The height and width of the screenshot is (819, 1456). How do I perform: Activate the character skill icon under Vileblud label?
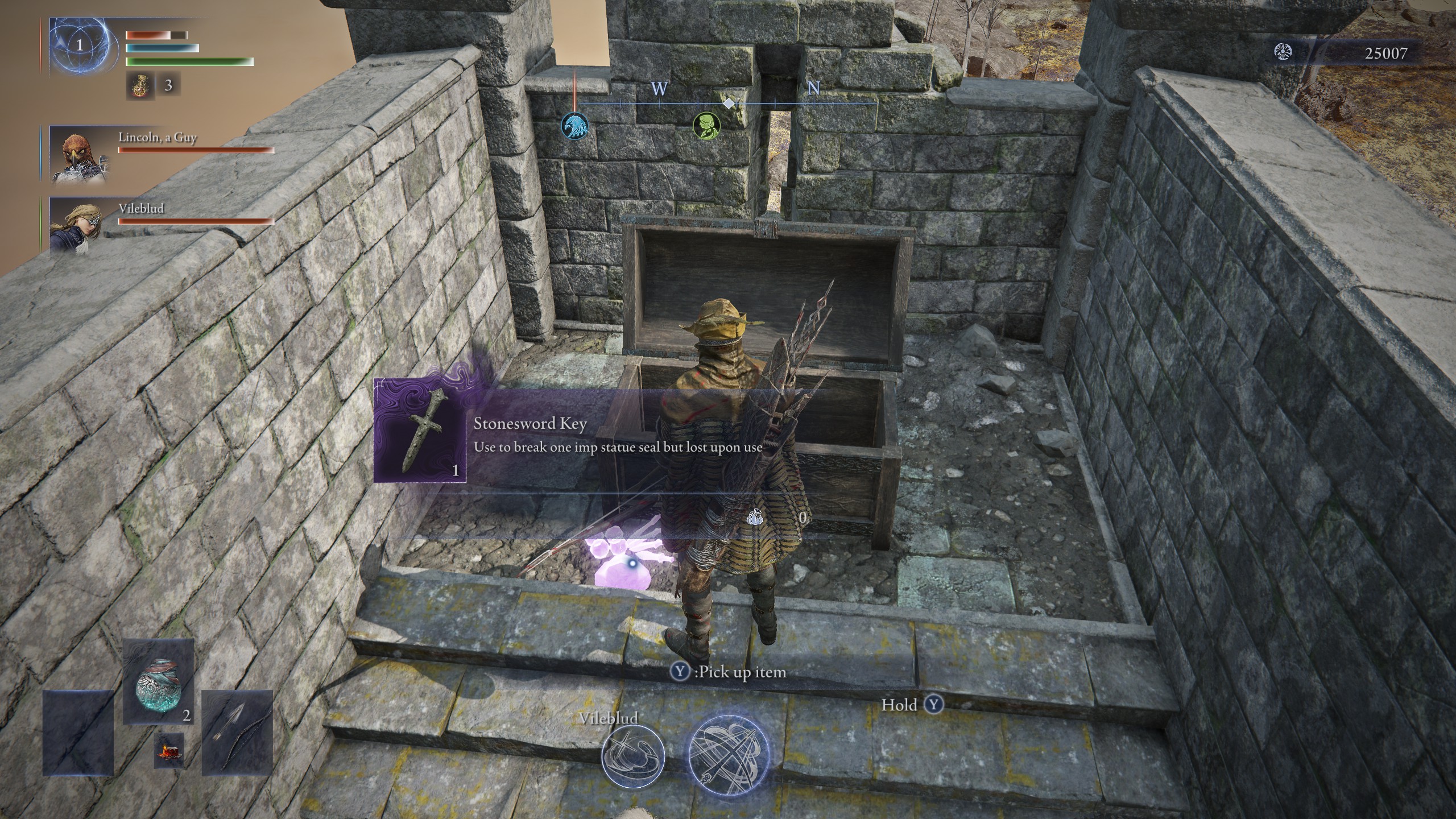[x=632, y=755]
